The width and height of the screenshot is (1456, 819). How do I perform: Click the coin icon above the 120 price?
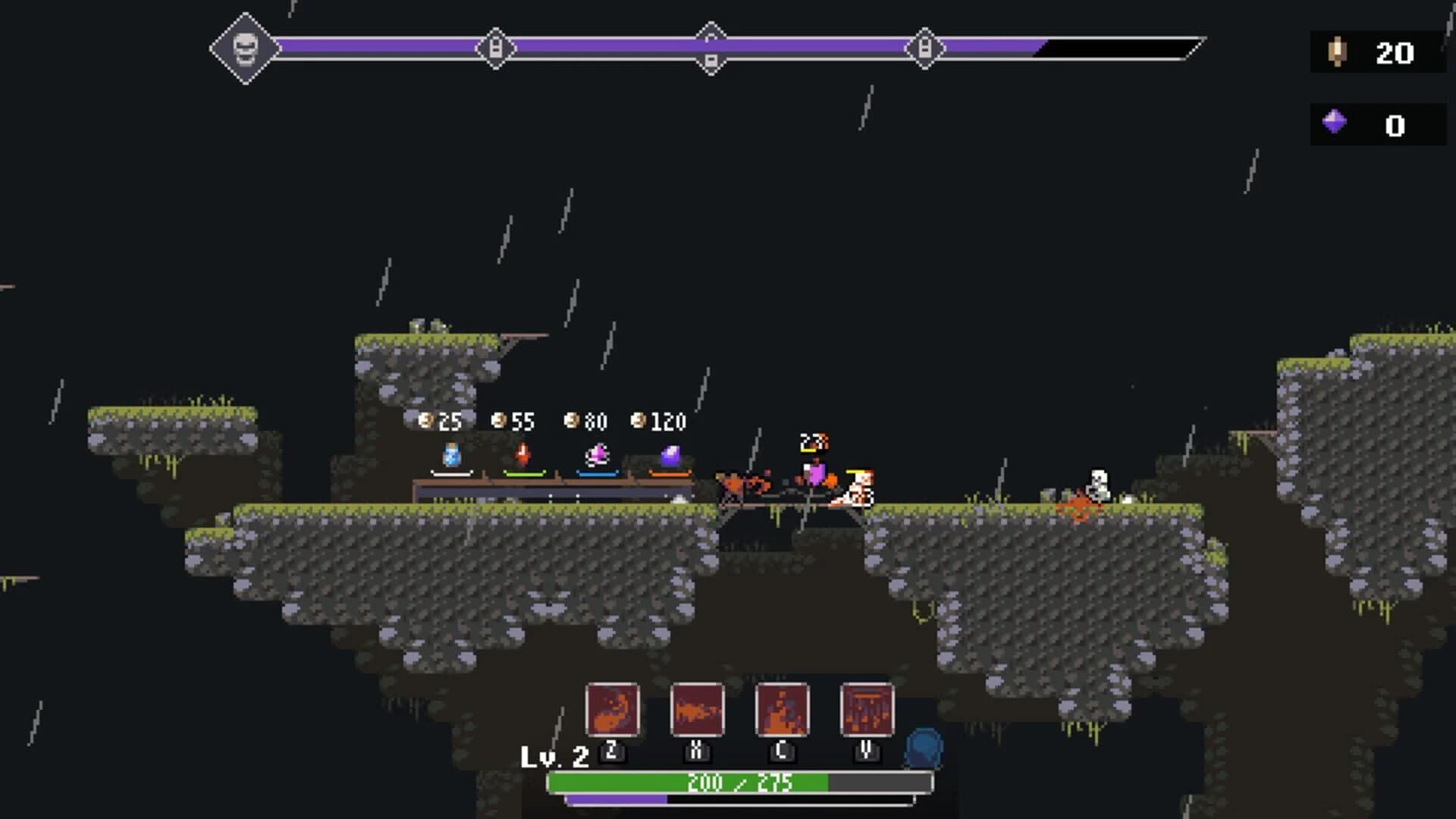coord(639,419)
